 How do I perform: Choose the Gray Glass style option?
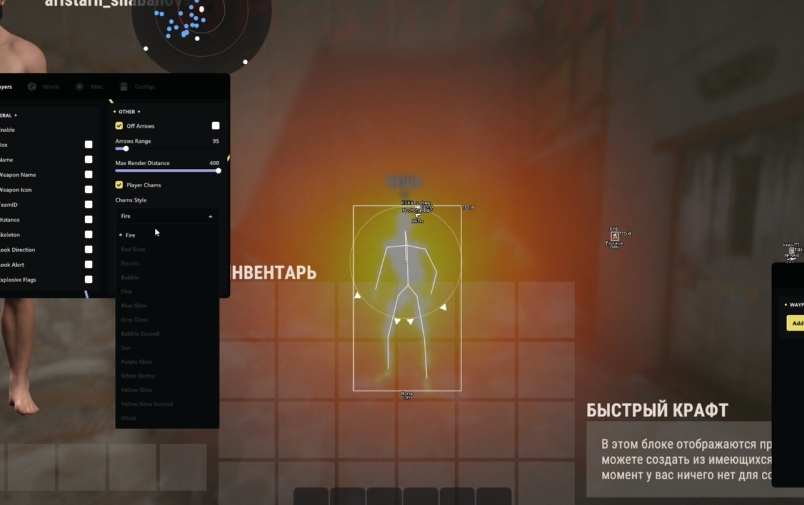pyautogui.click(x=134, y=319)
